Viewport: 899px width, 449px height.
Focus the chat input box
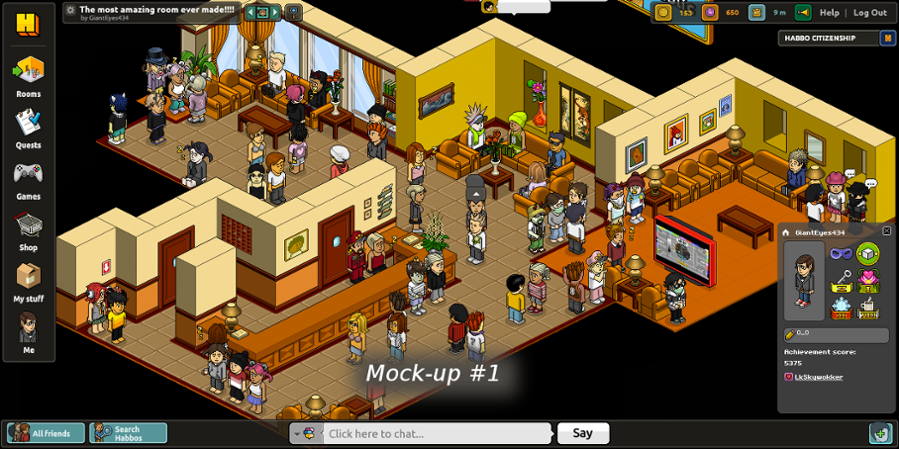(x=435, y=433)
